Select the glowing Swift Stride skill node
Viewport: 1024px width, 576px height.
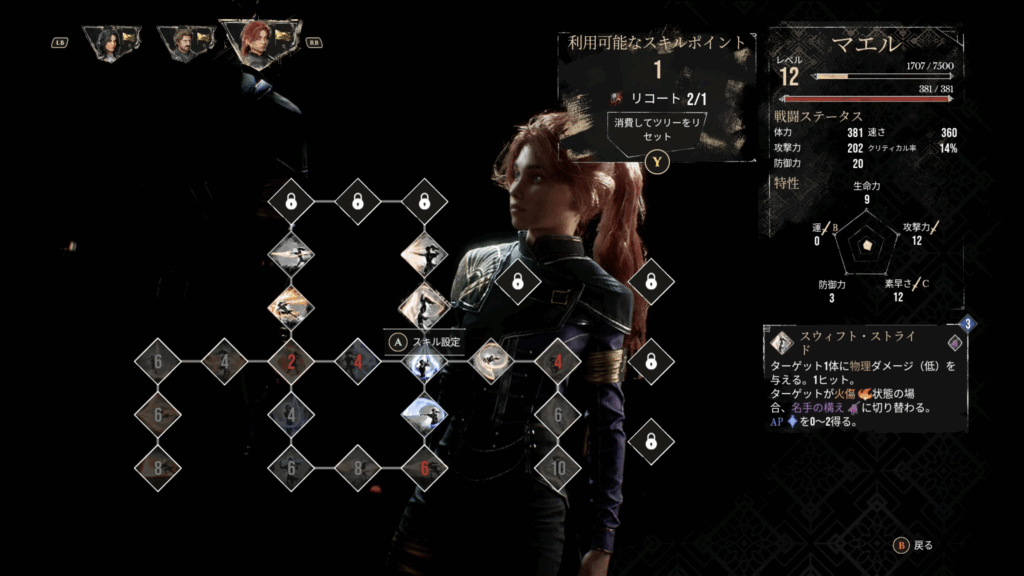[424, 361]
